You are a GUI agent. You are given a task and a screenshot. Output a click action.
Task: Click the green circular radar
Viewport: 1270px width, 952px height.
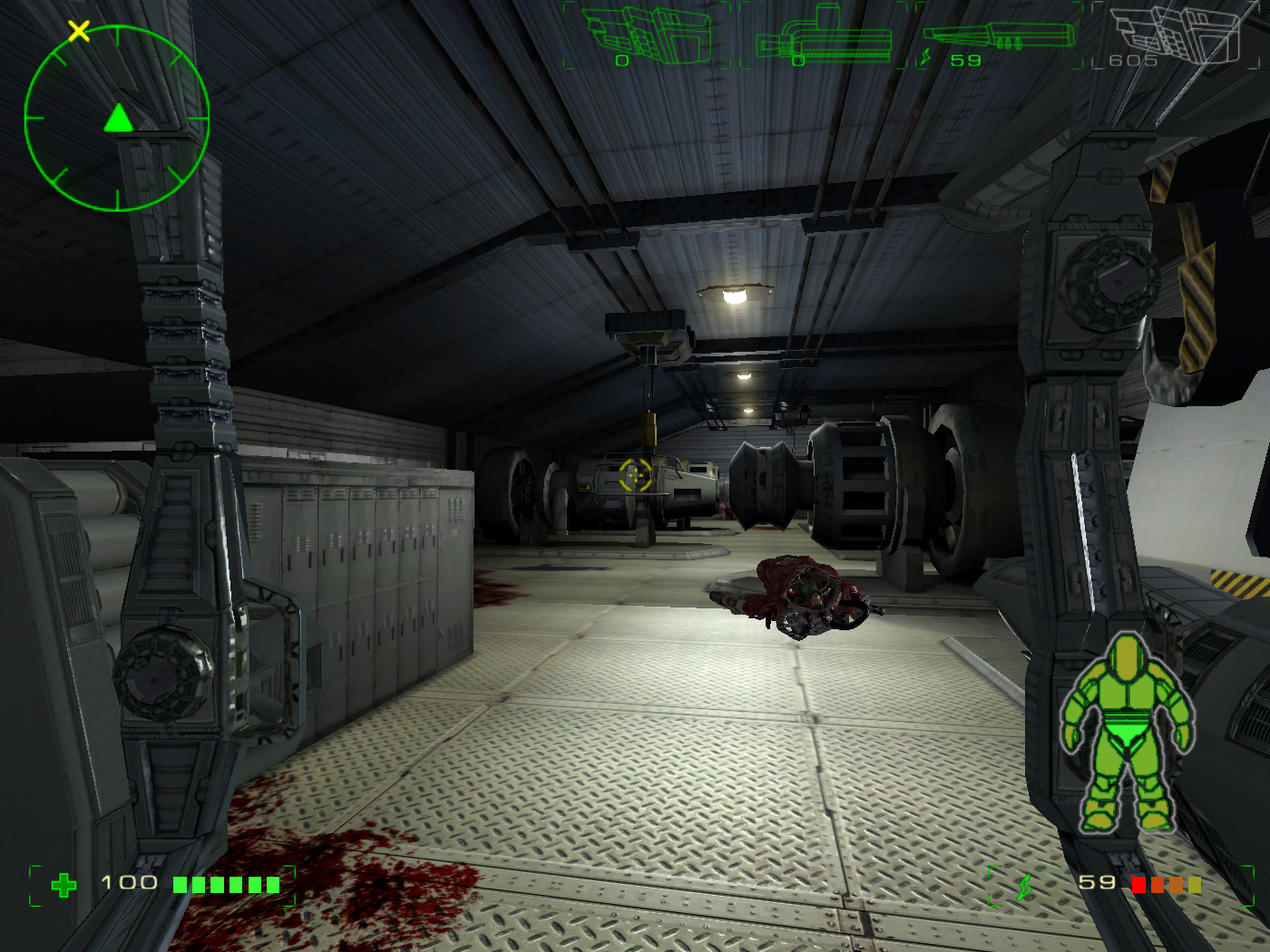pyautogui.click(x=117, y=119)
